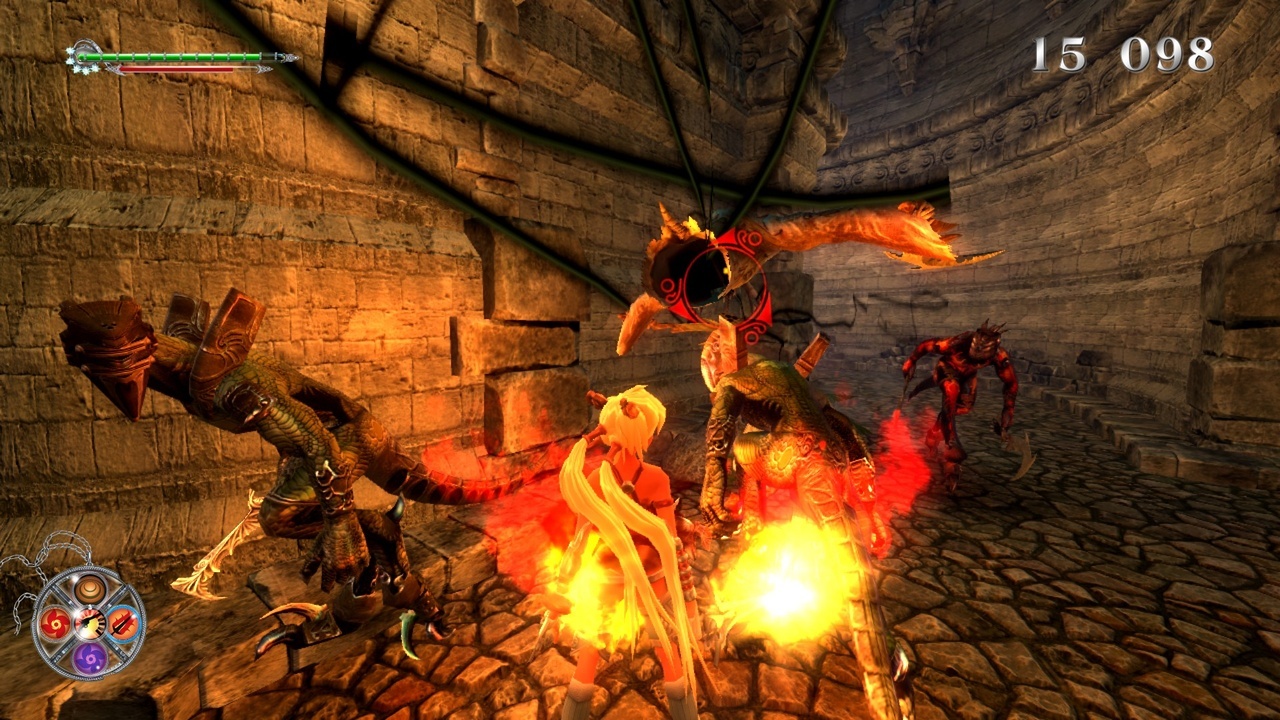
Task: Select the blue-ringed thorned blade icon
Action: click(x=123, y=623)
